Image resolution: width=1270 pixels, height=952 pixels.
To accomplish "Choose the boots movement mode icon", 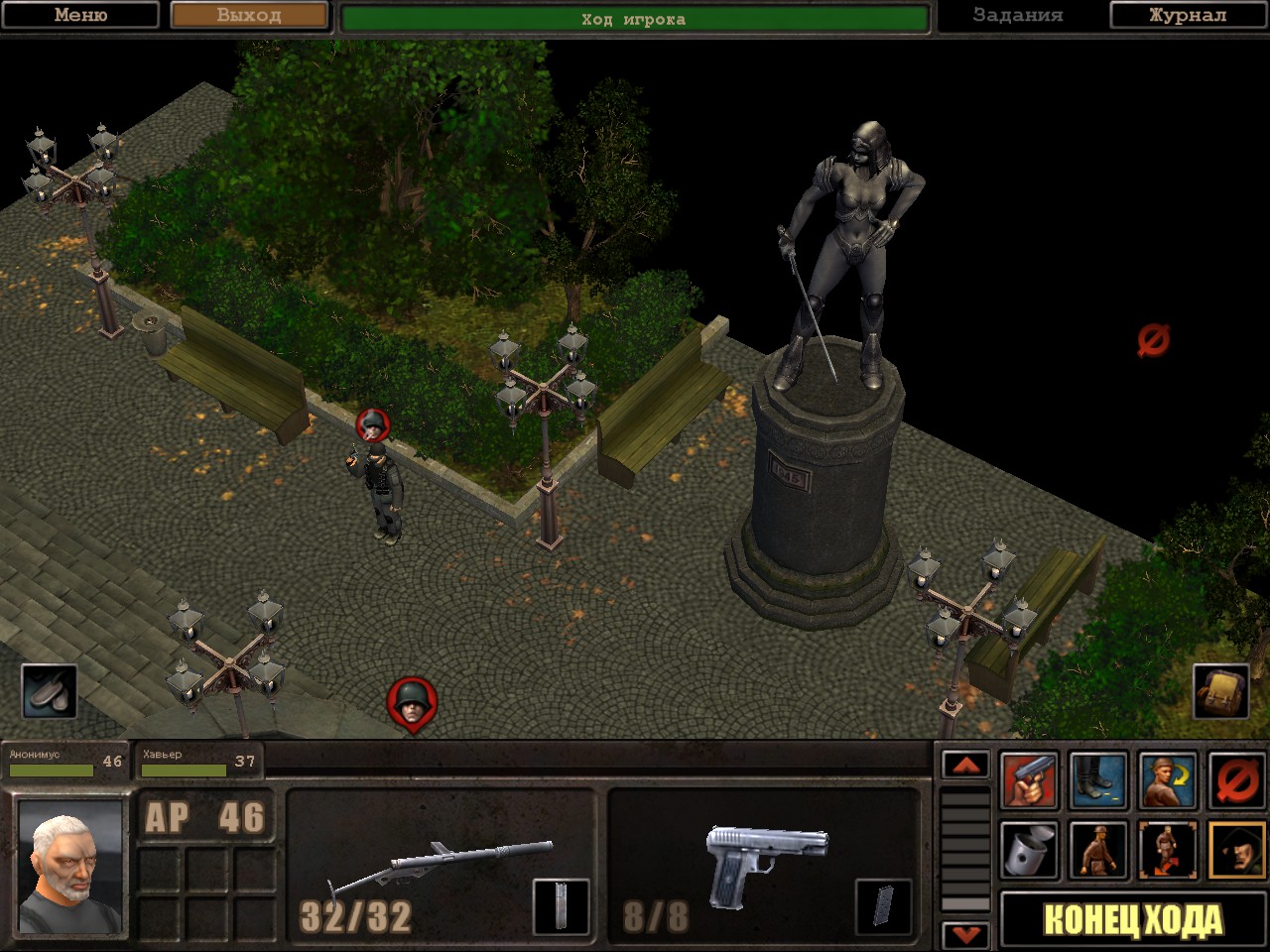I will tap(1098, 781).
